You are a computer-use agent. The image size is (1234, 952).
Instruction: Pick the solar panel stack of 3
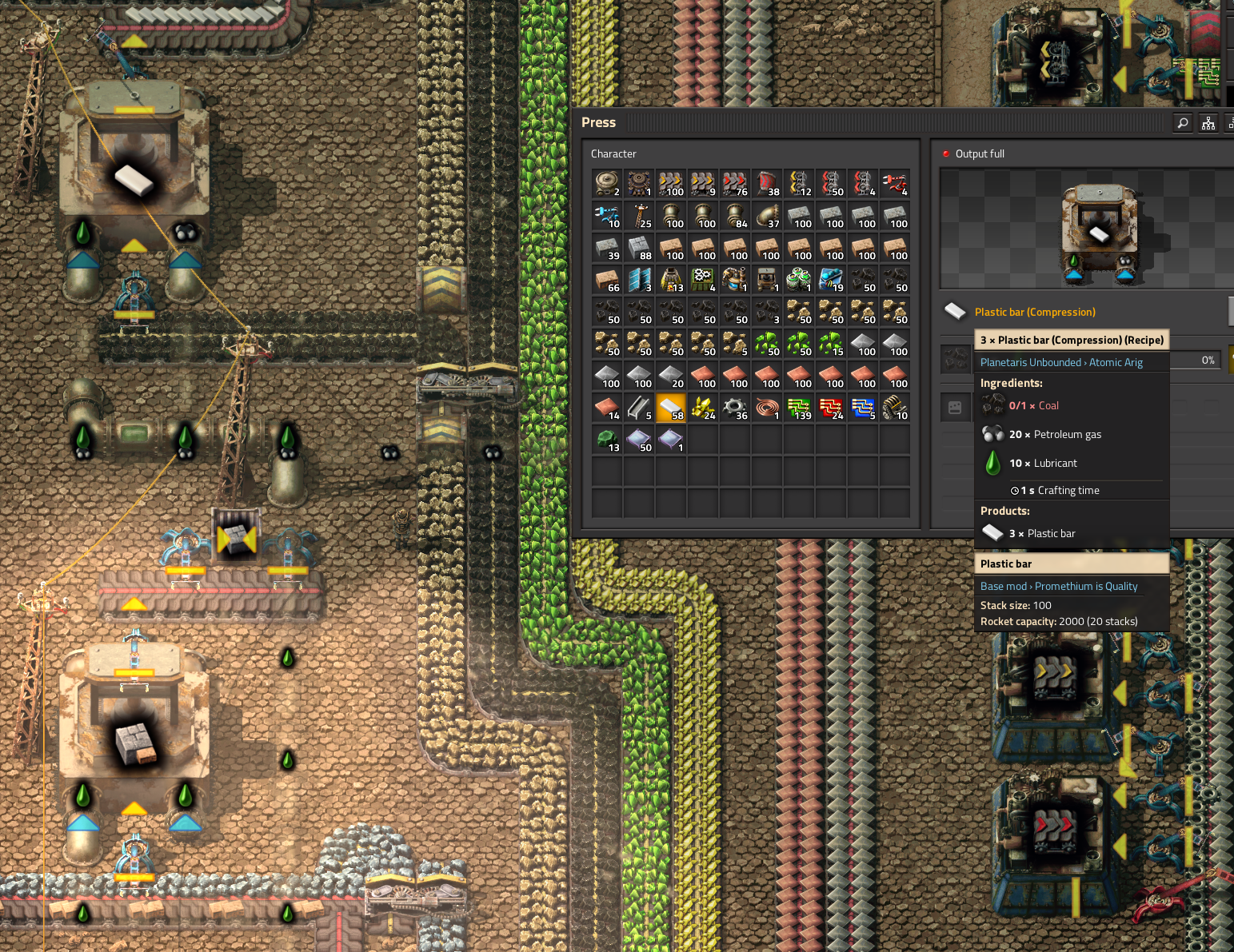pos(639,280)
